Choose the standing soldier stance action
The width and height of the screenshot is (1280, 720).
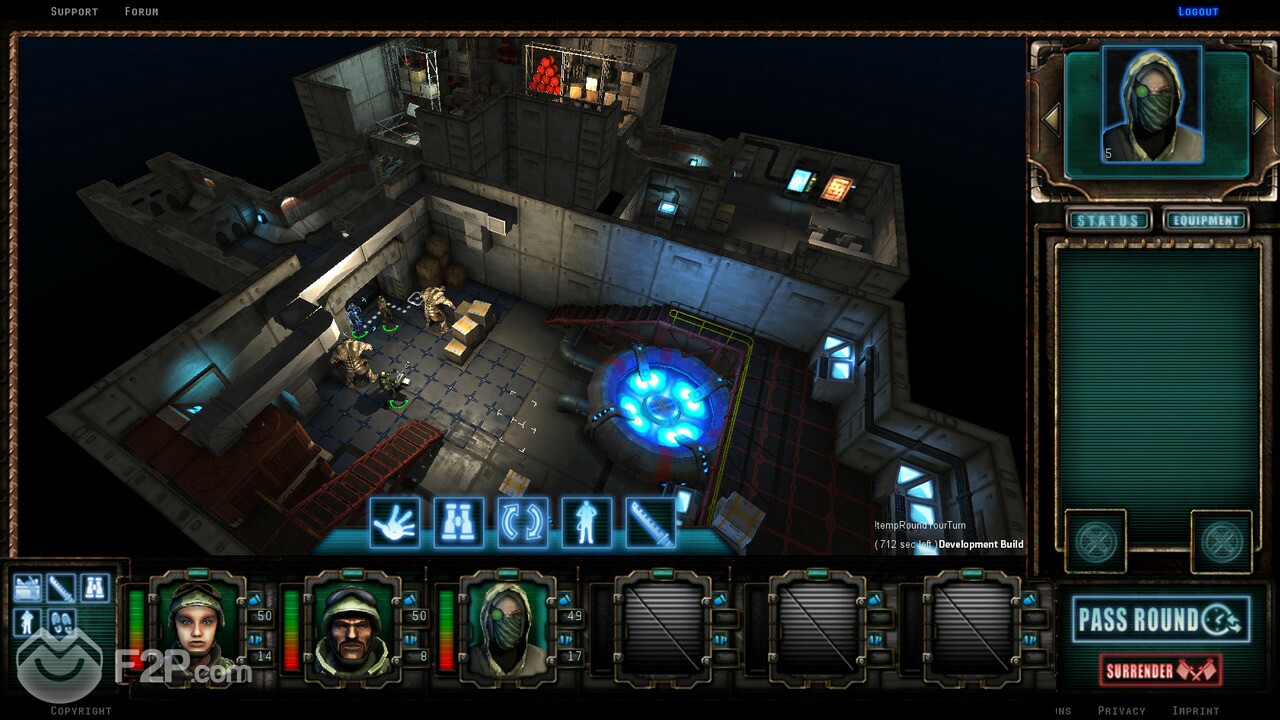pyautogui.click(x=587, y=522)
